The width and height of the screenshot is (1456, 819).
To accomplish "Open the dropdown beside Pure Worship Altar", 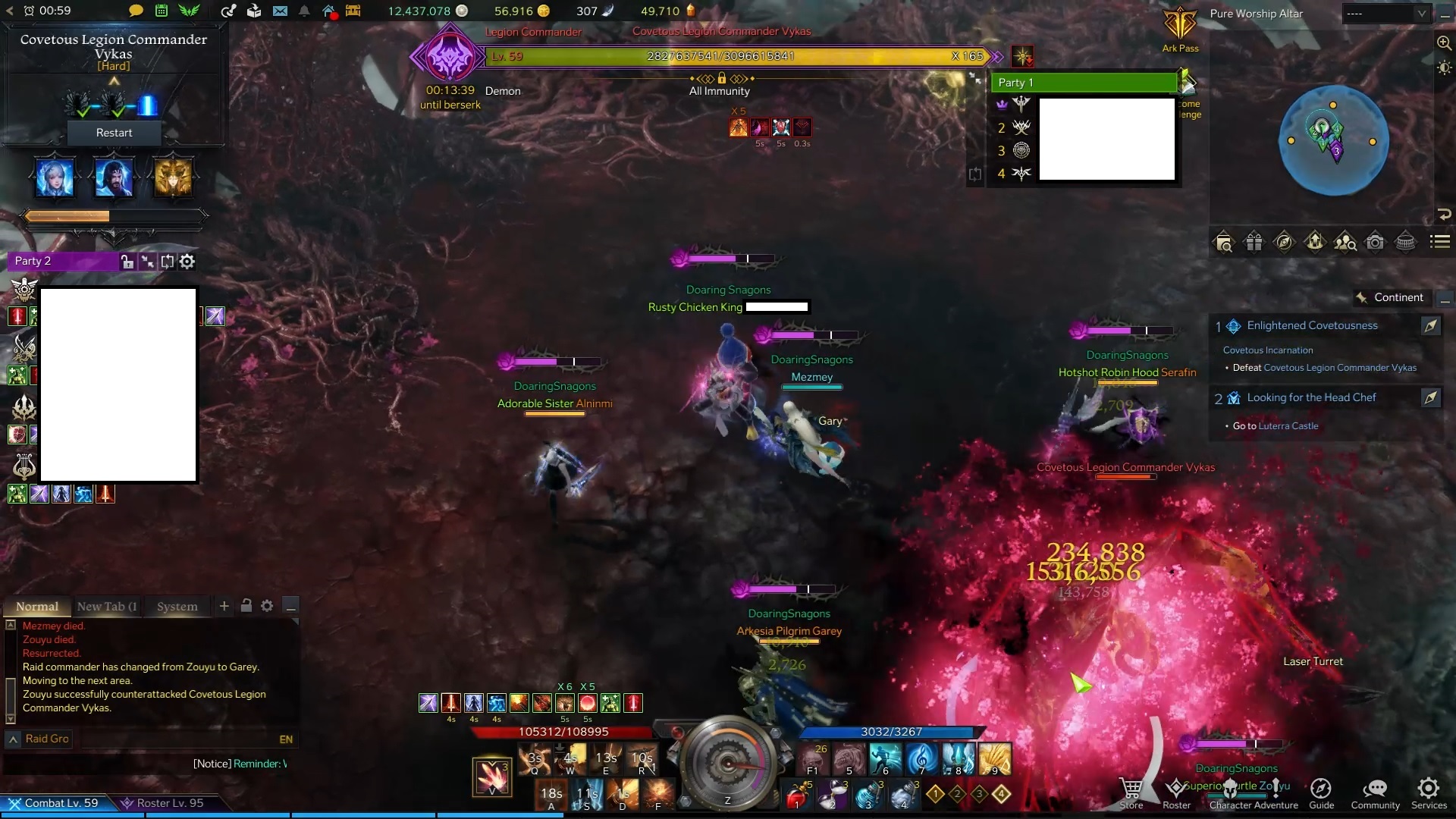I will click(x=1422, y=13).
